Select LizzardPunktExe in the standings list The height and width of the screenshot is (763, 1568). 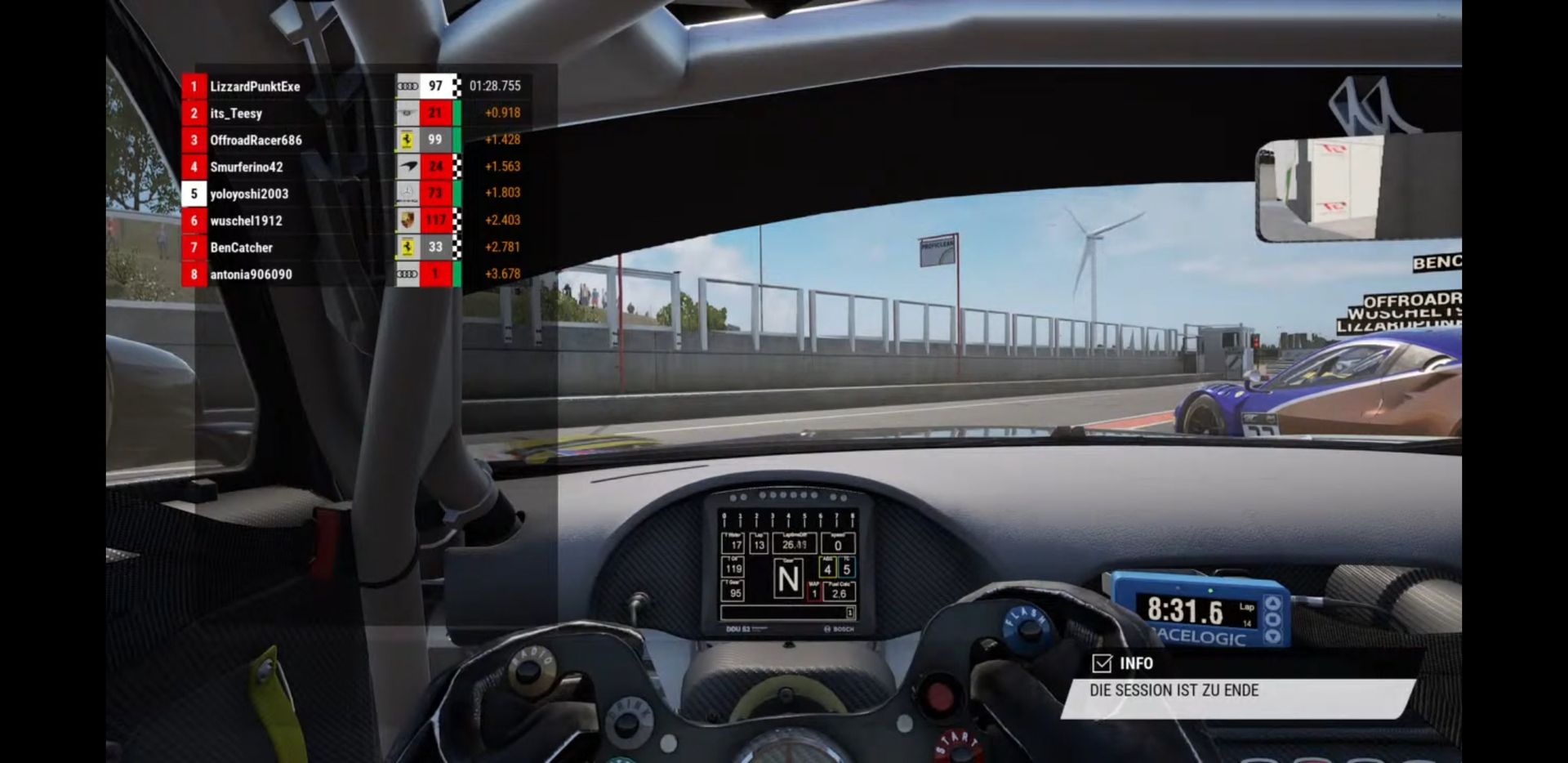(255, 87)
